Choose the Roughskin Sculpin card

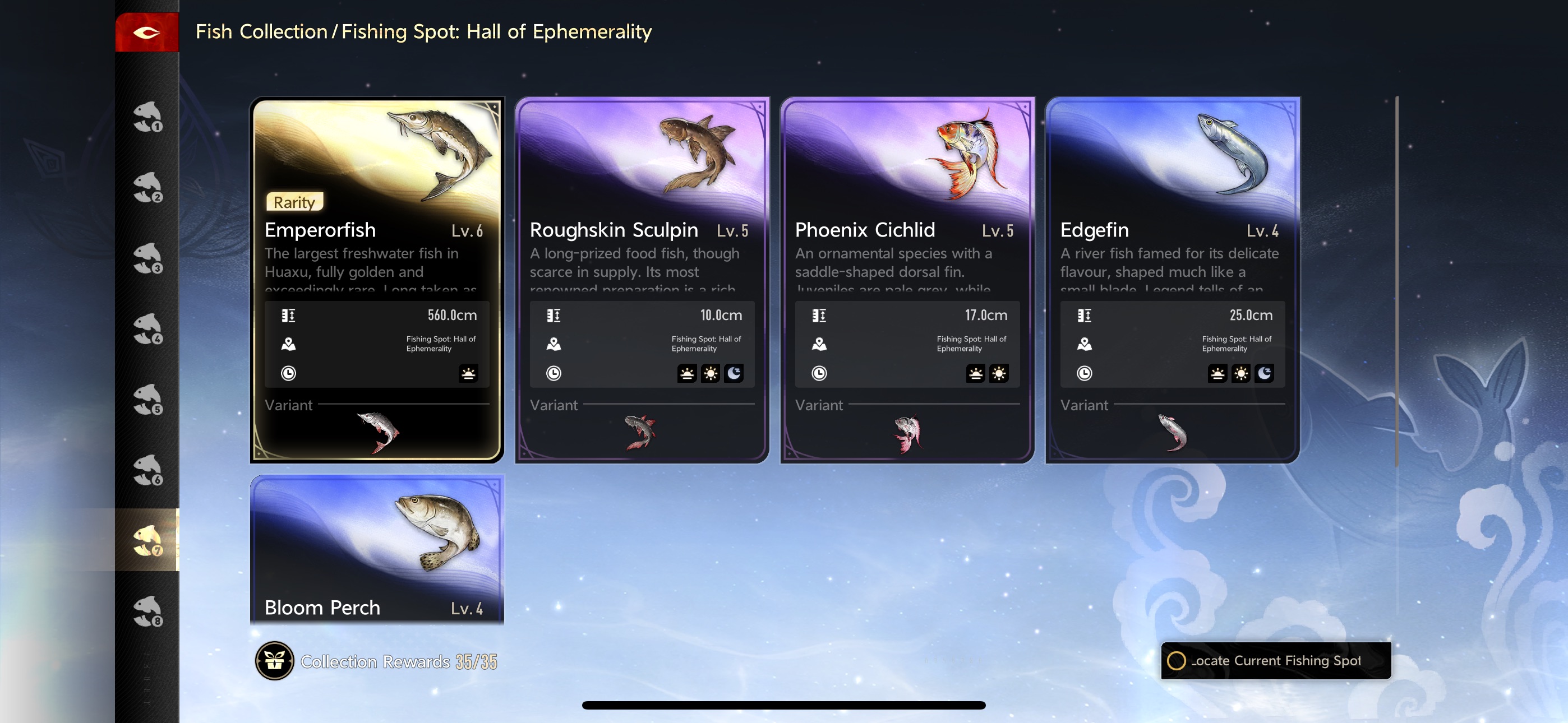pos(642,243)
